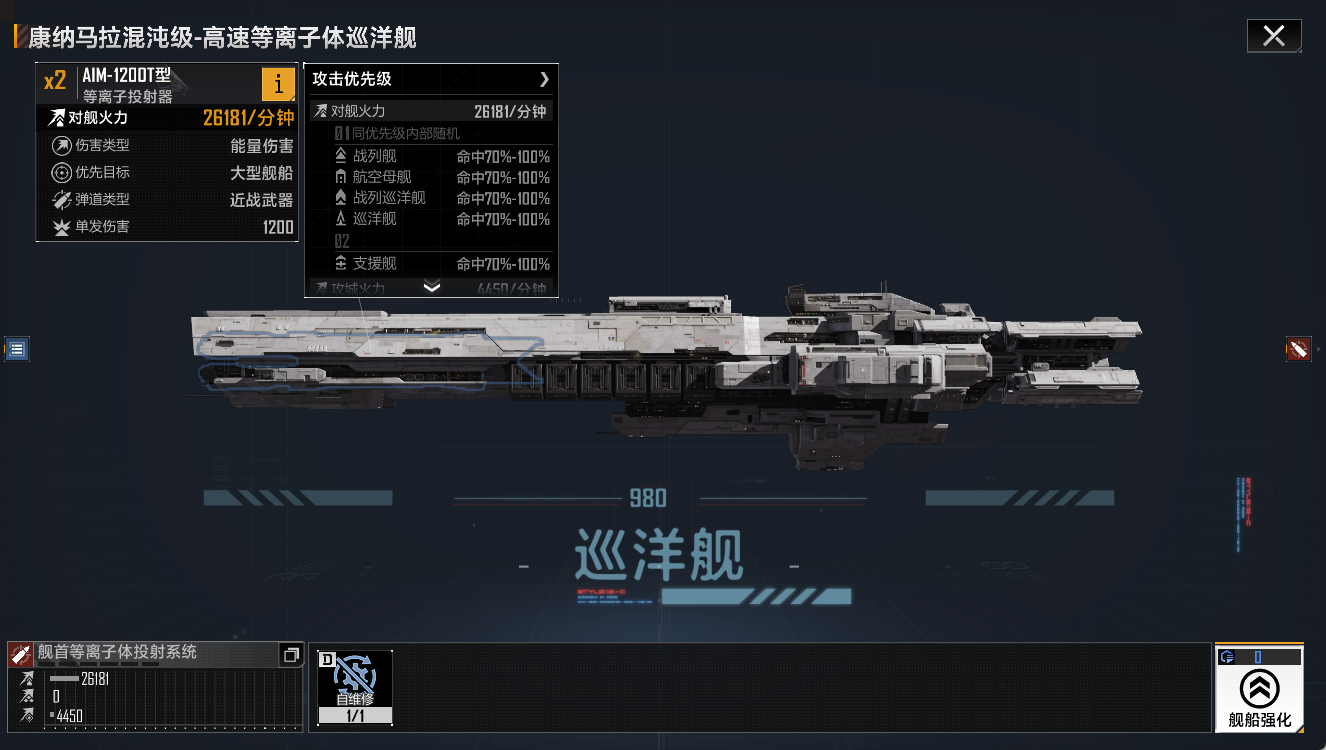Select the red weapon icon at right edge
1326x750 pixels.
click(1298, 349)
